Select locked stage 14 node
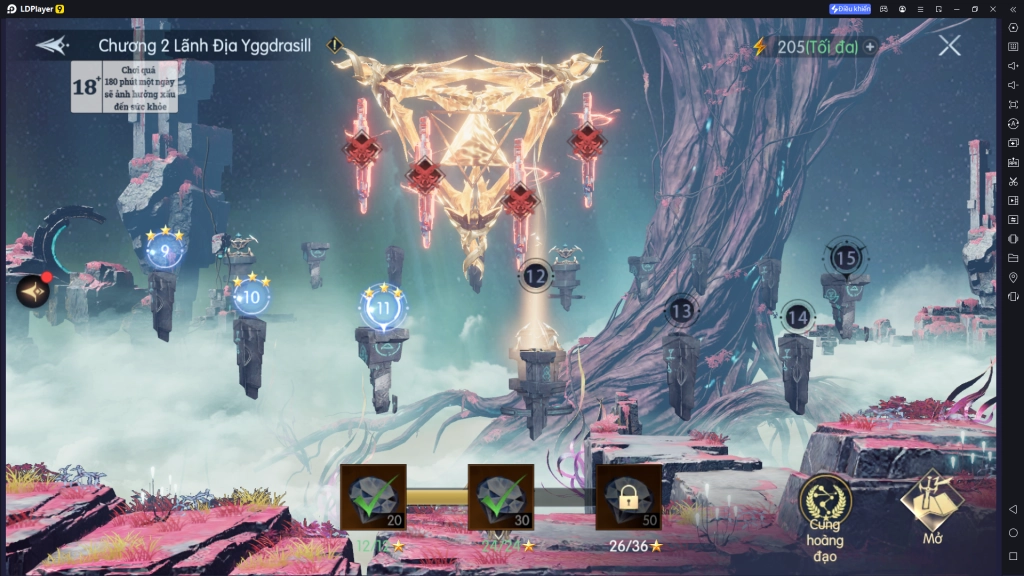This screenshot has width=1024, height=576. tap(797, 317)
